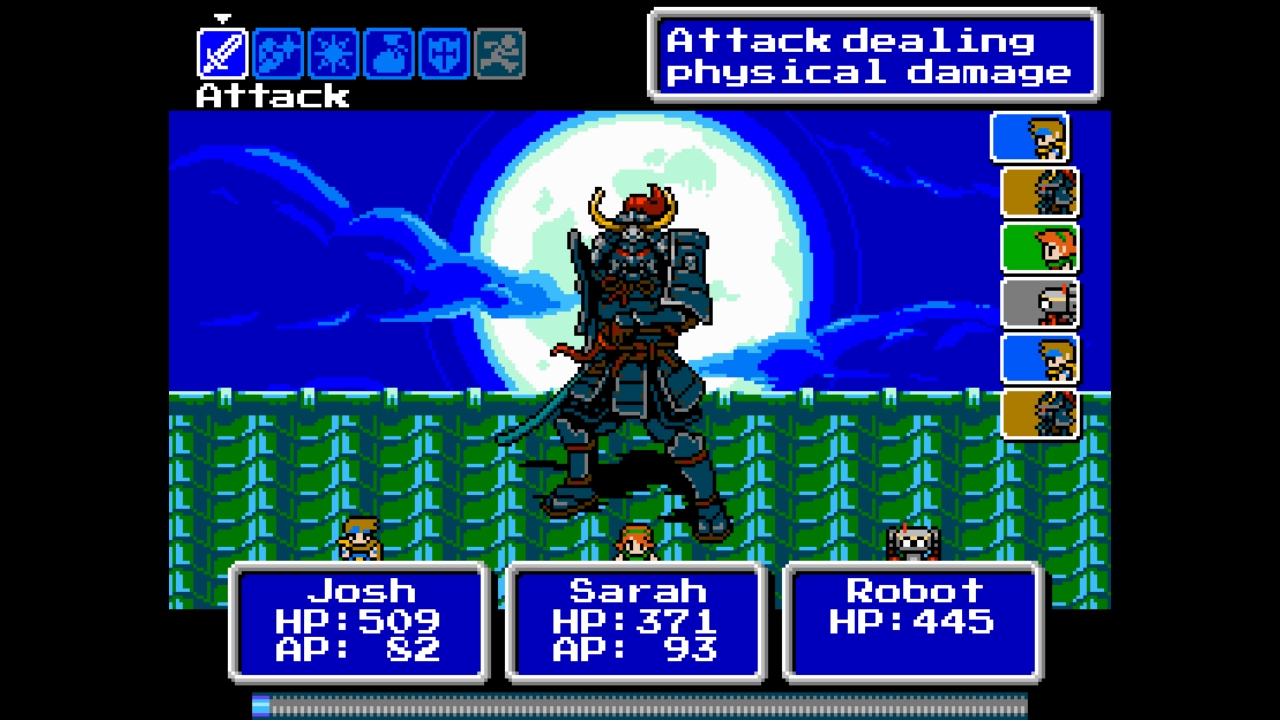Click Sarah's sprite on the battlefield
The height and width of the screenshot is (720, 1280).
click(x=637, y=540)
